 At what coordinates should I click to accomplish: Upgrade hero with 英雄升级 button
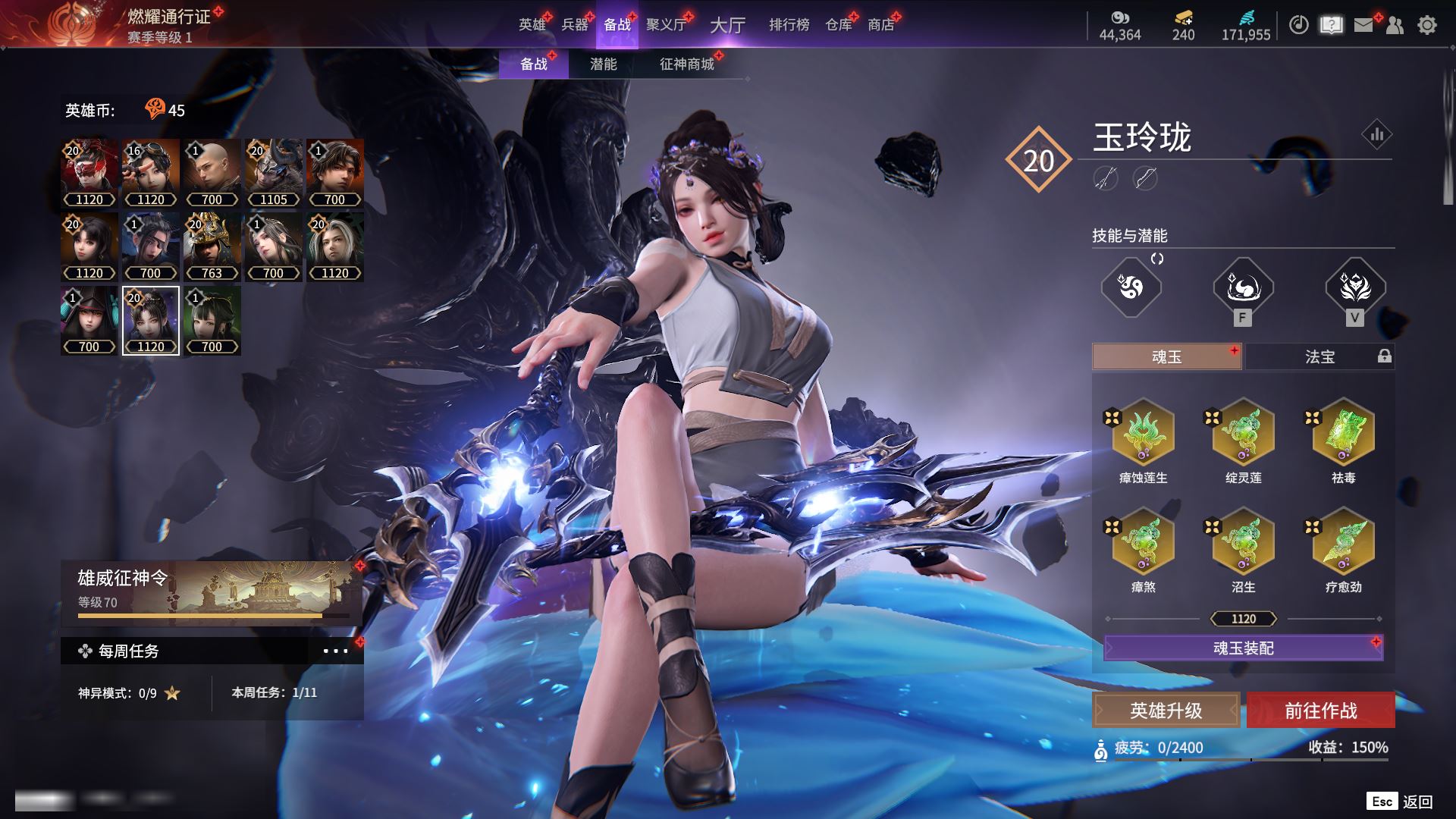(1166, 711)
